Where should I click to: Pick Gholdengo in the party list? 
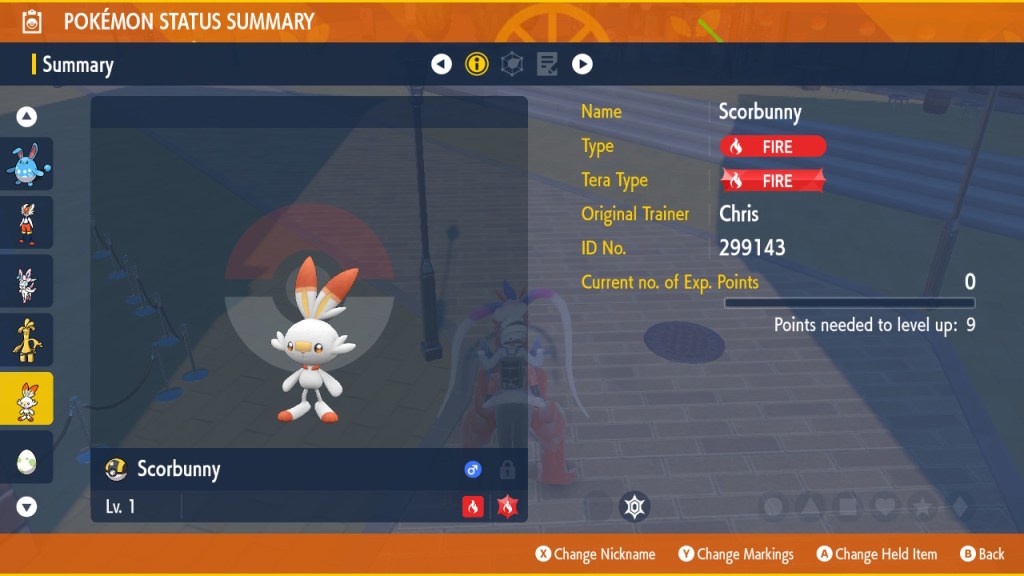point(27,340)
